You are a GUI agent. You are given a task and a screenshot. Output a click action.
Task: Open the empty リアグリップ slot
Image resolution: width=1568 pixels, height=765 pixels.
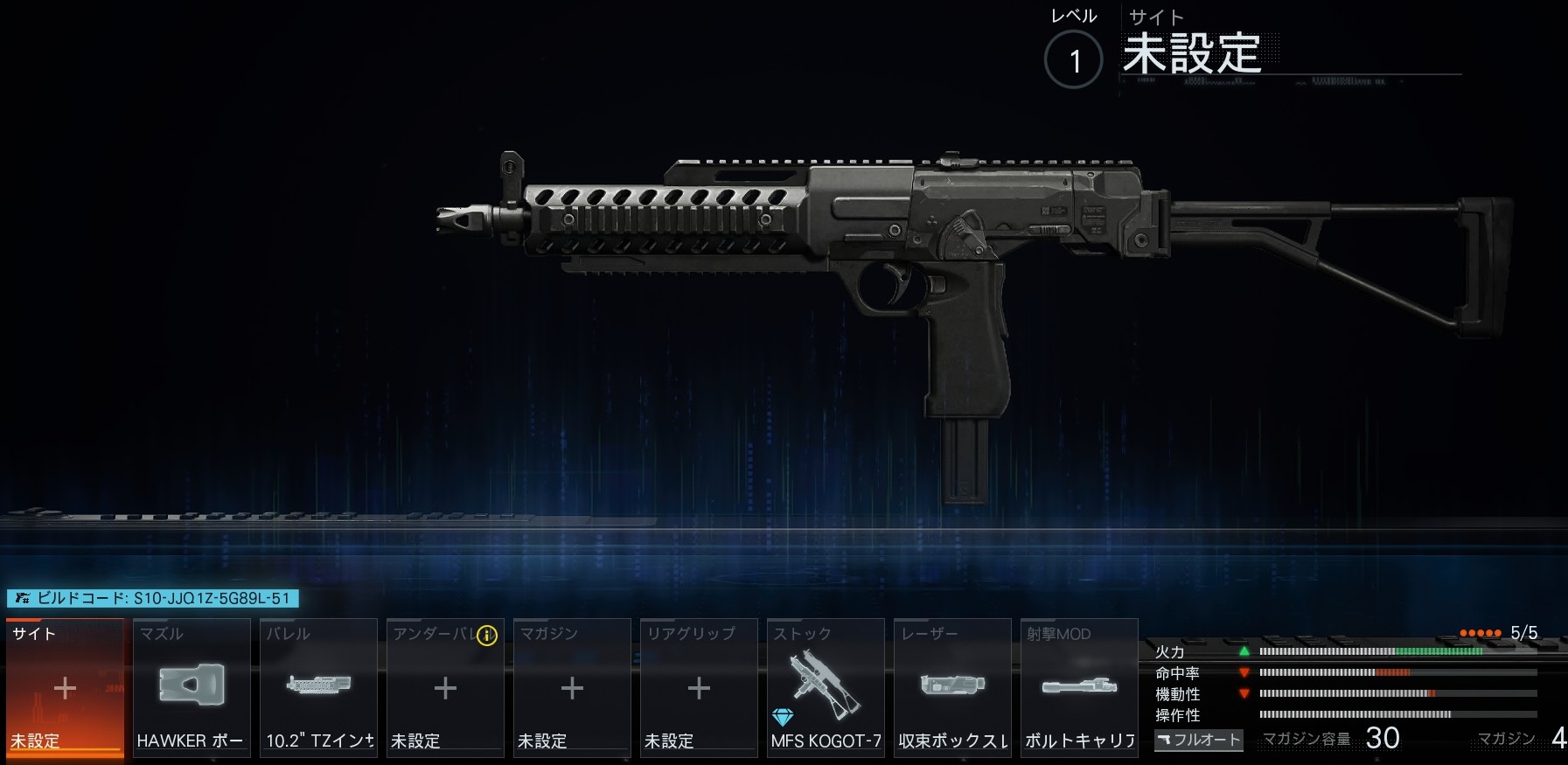[x=699, y=688]
